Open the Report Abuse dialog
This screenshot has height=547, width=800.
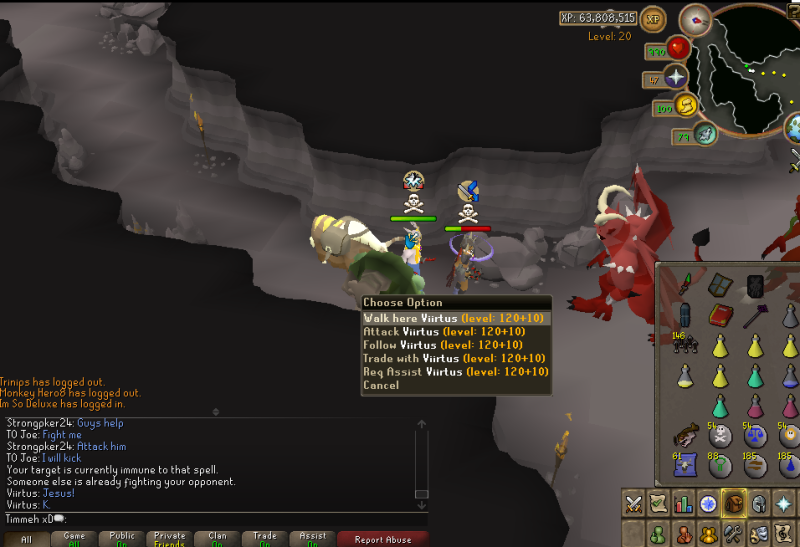382,538
